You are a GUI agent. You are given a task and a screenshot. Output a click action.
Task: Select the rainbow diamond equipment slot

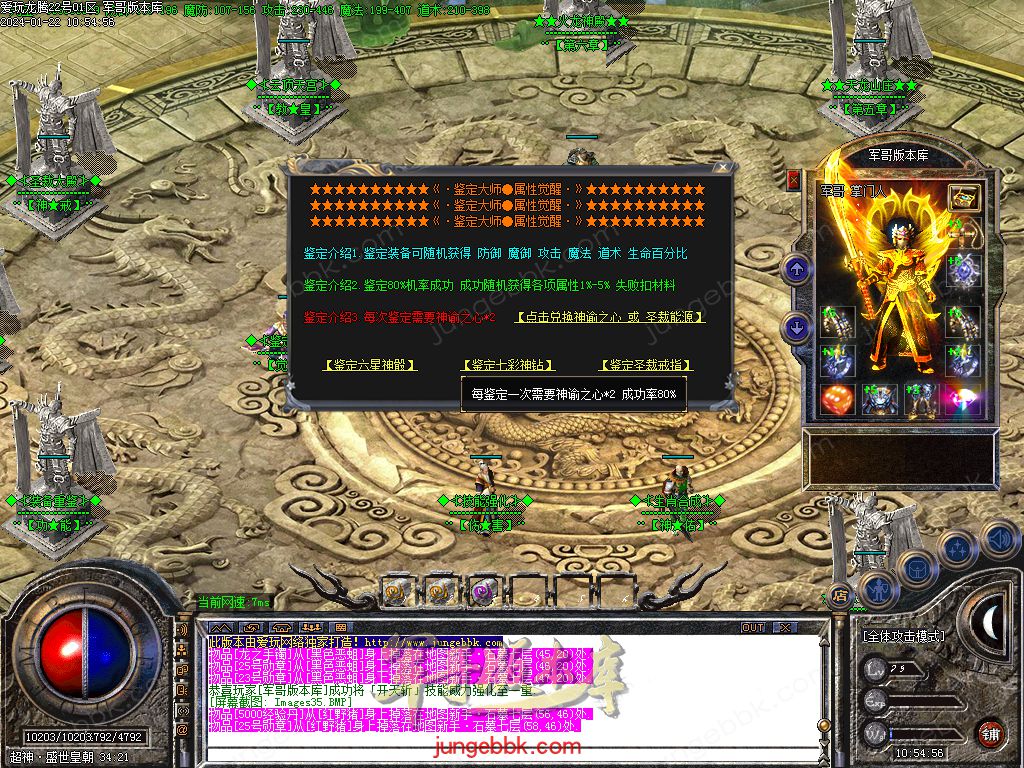[964, 400]
